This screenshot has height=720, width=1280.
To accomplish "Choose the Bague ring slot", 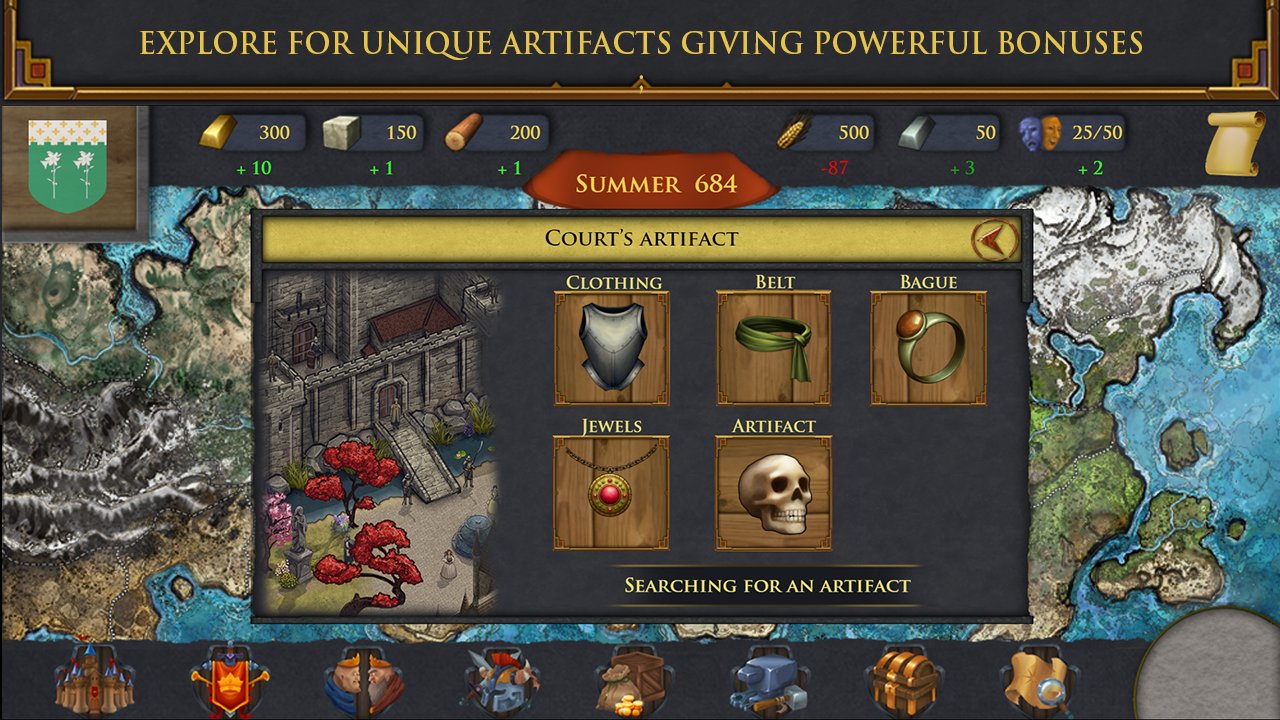I will click(928, 348).
